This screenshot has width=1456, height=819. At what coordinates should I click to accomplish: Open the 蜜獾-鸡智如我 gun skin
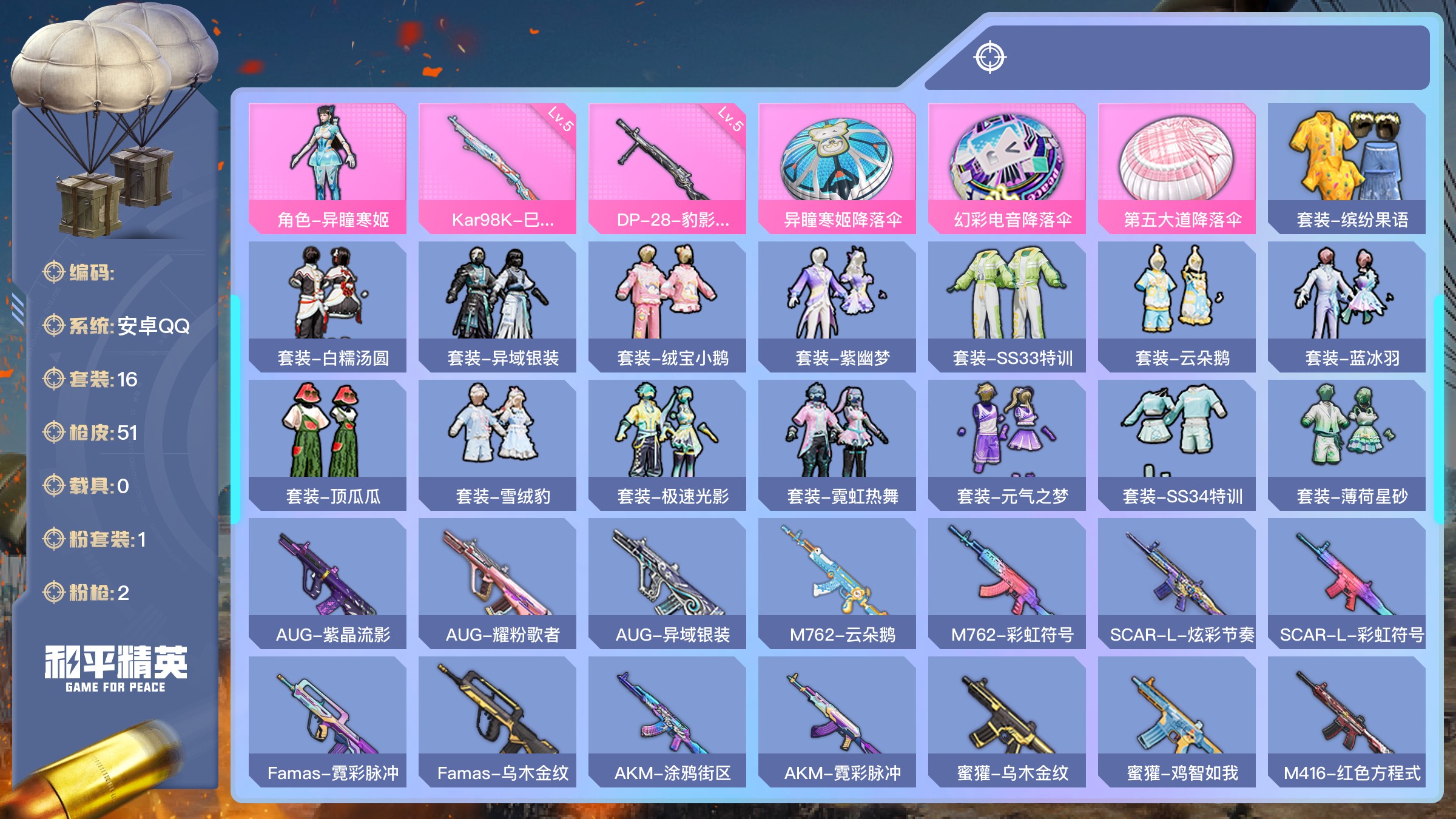pyautogui.click(x=1176, y=721)
